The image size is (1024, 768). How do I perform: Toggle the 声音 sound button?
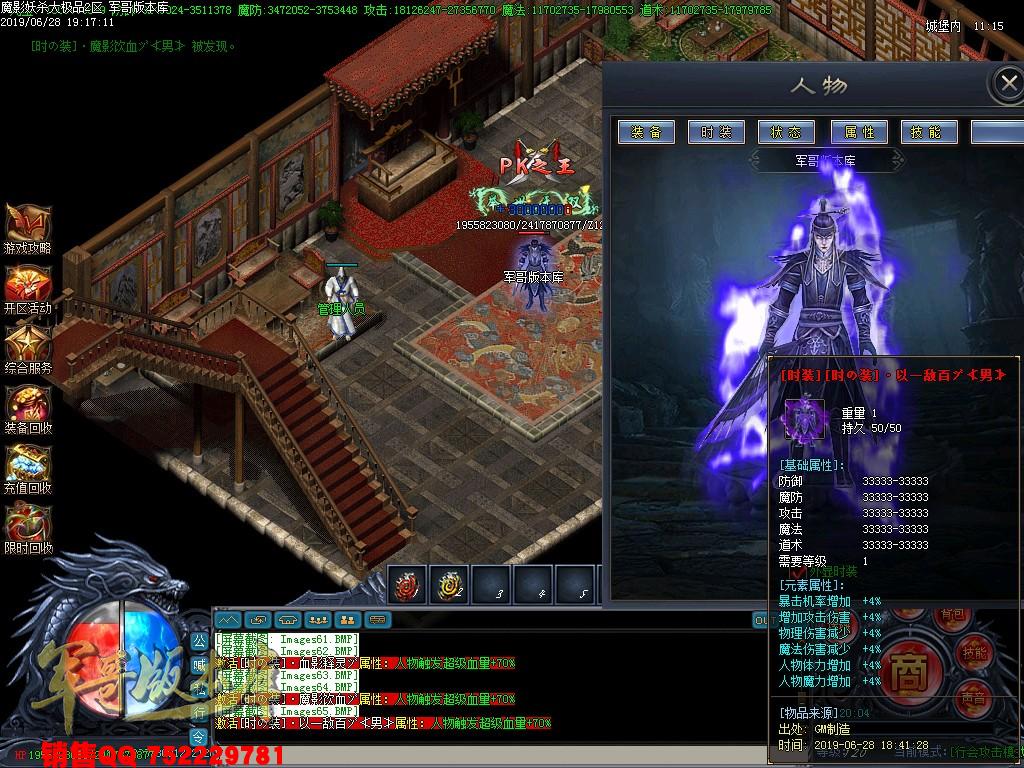(x=975, y=697)
